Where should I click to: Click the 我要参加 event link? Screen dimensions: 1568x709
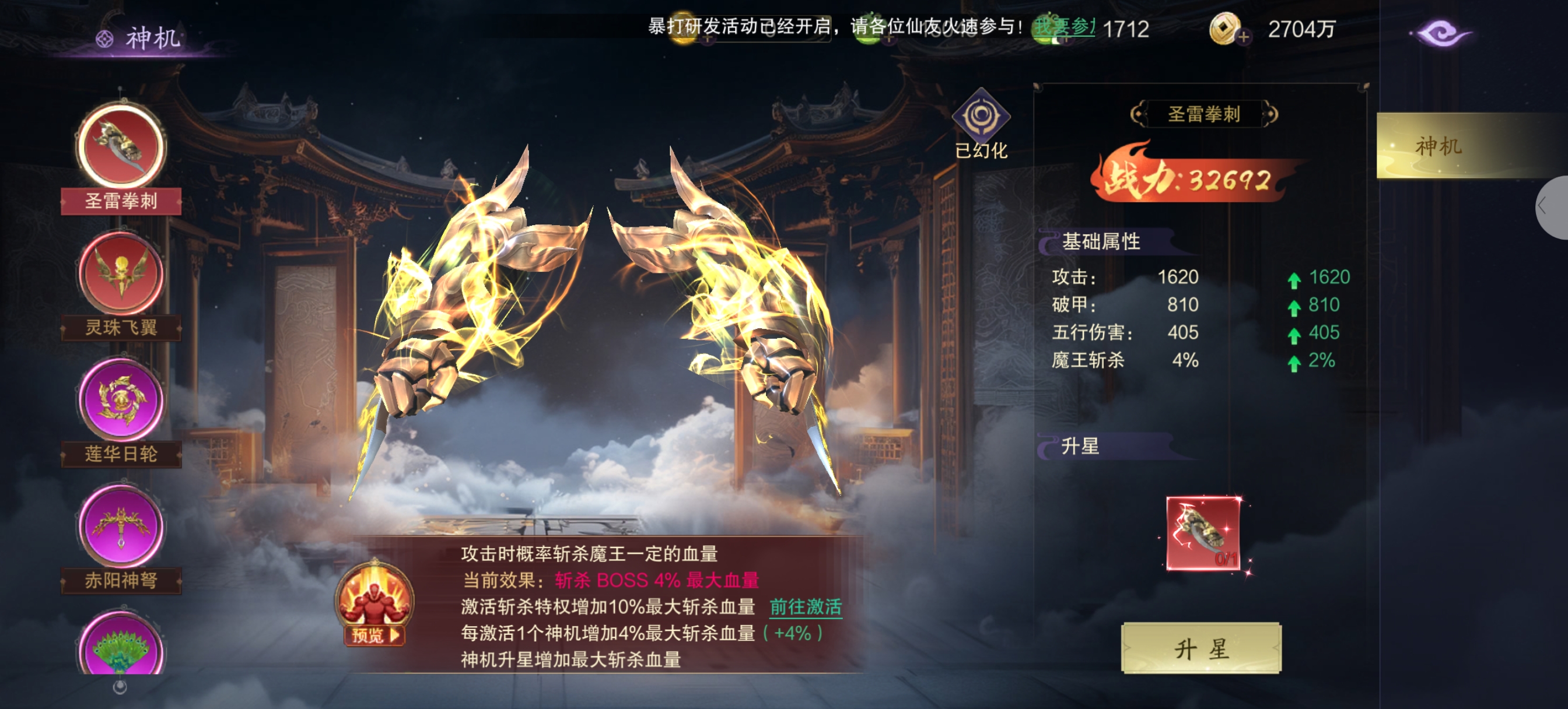click(1063, 27)
